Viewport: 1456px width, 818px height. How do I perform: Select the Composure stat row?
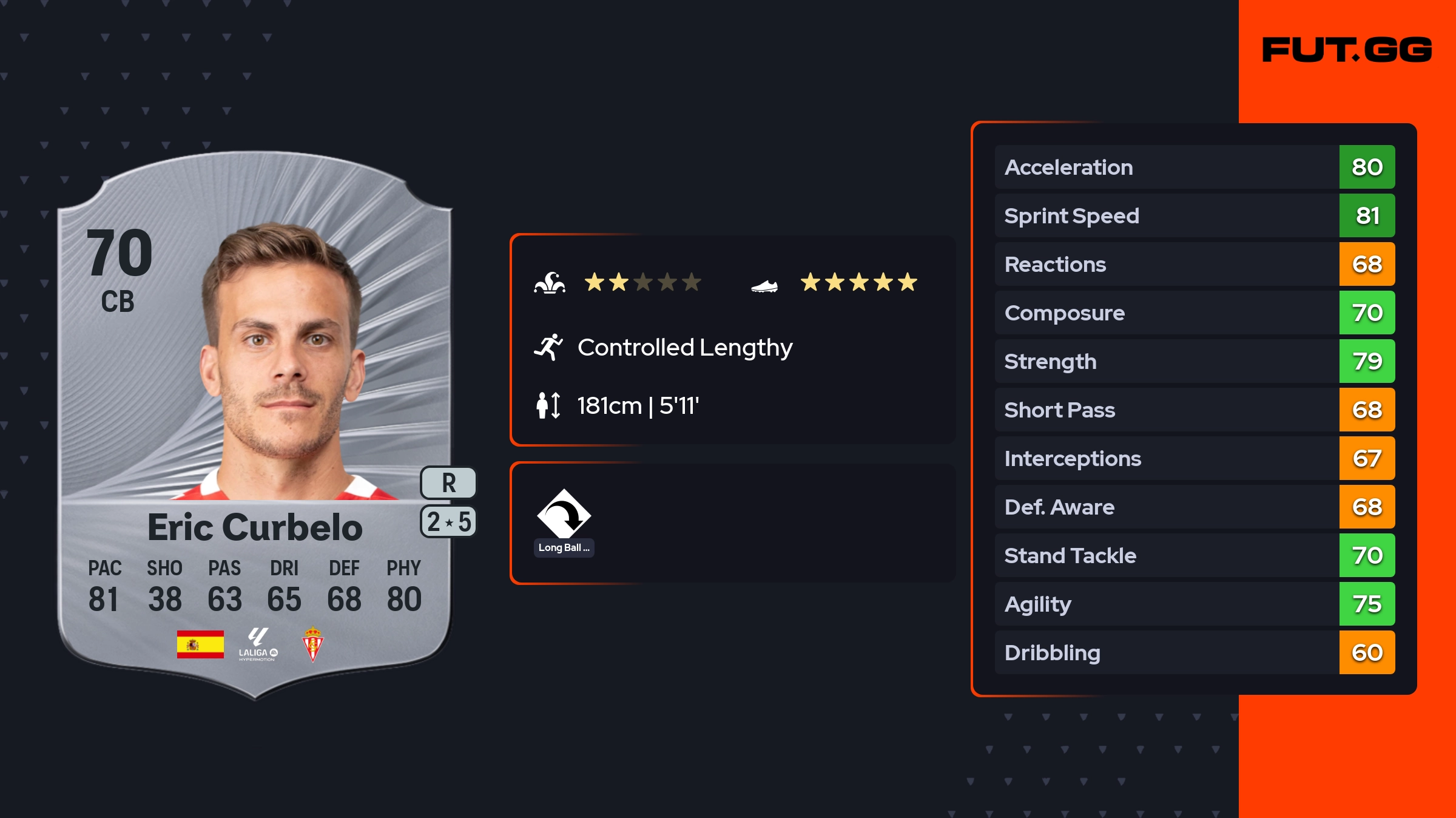pyautogui.click(x=1195, y=313)
